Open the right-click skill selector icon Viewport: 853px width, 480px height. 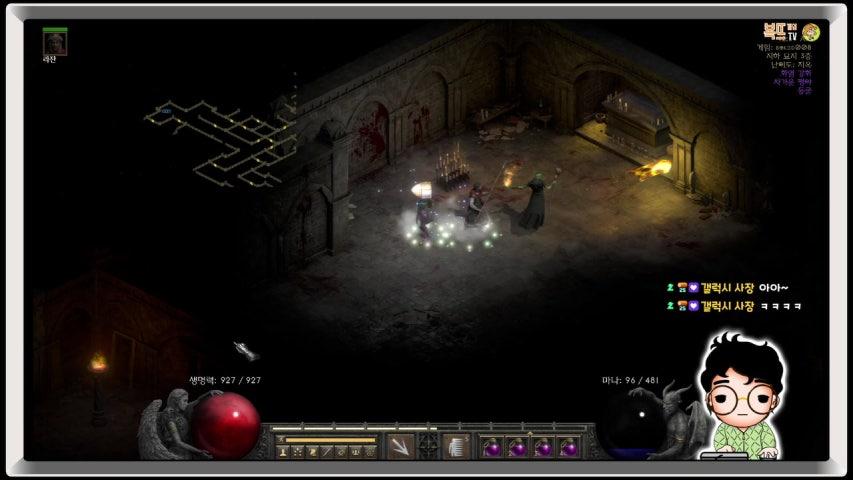[x=457, y=446]
